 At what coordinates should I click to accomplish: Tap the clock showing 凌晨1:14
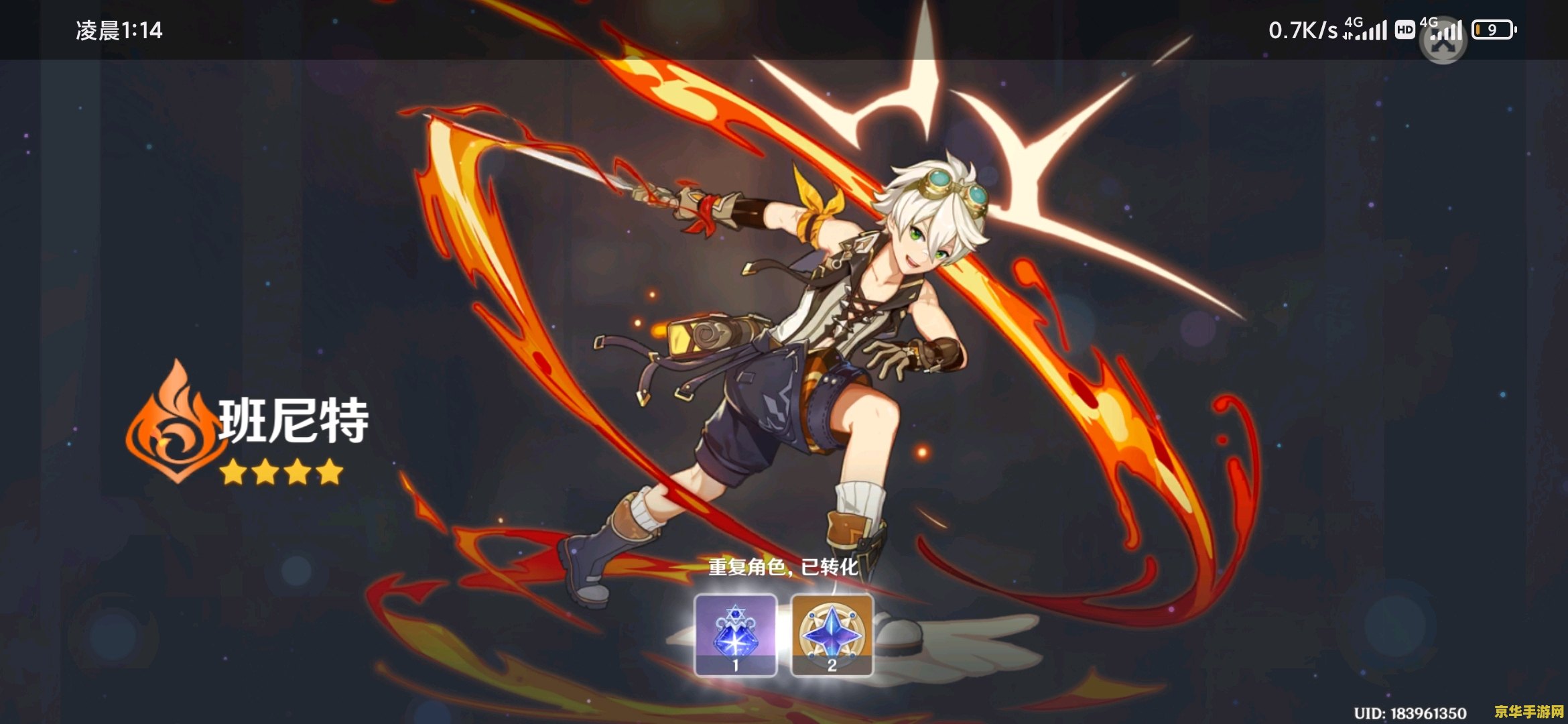[x=118, y=28]
